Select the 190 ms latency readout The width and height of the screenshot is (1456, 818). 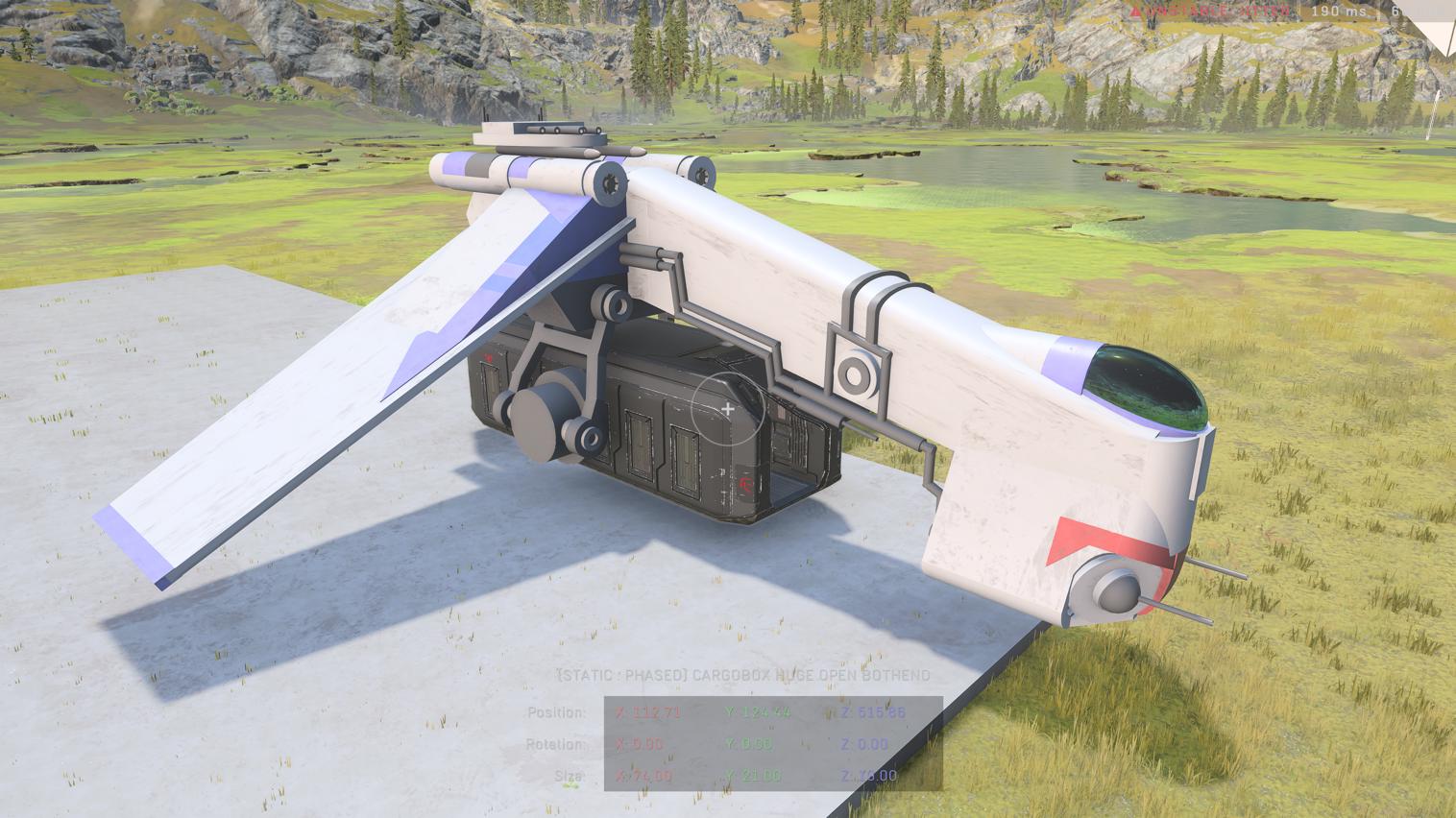1339,12
